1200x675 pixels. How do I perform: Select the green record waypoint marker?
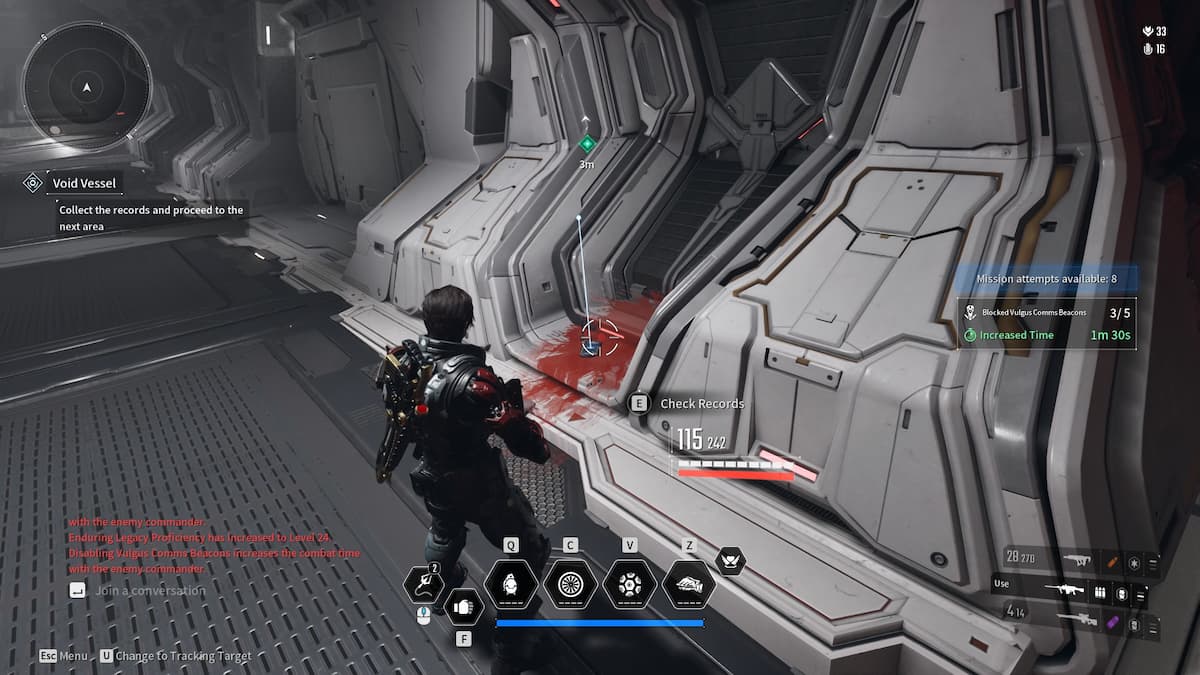[x=588, y=144]
